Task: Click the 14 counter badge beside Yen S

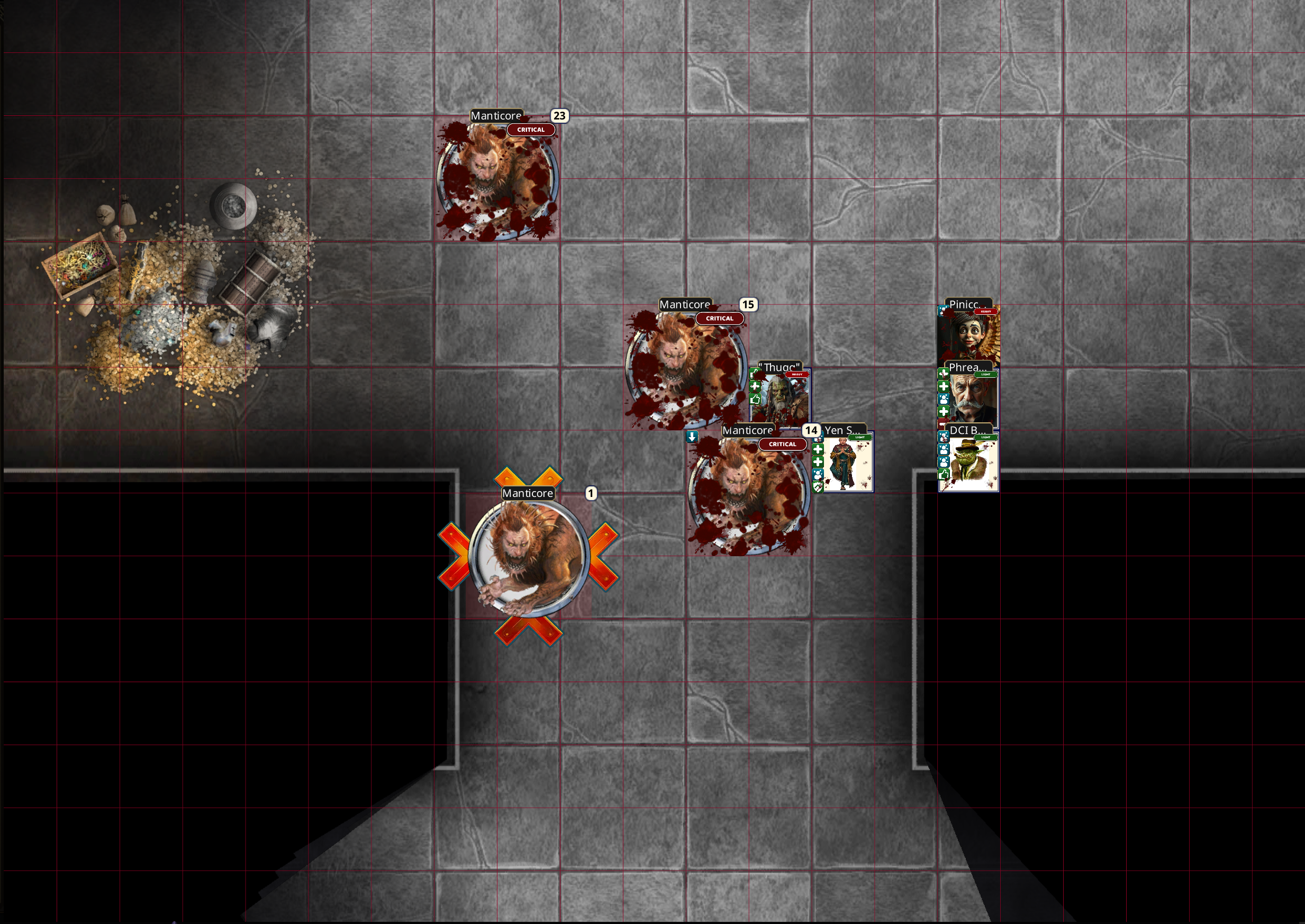Action: click(812, 431)
